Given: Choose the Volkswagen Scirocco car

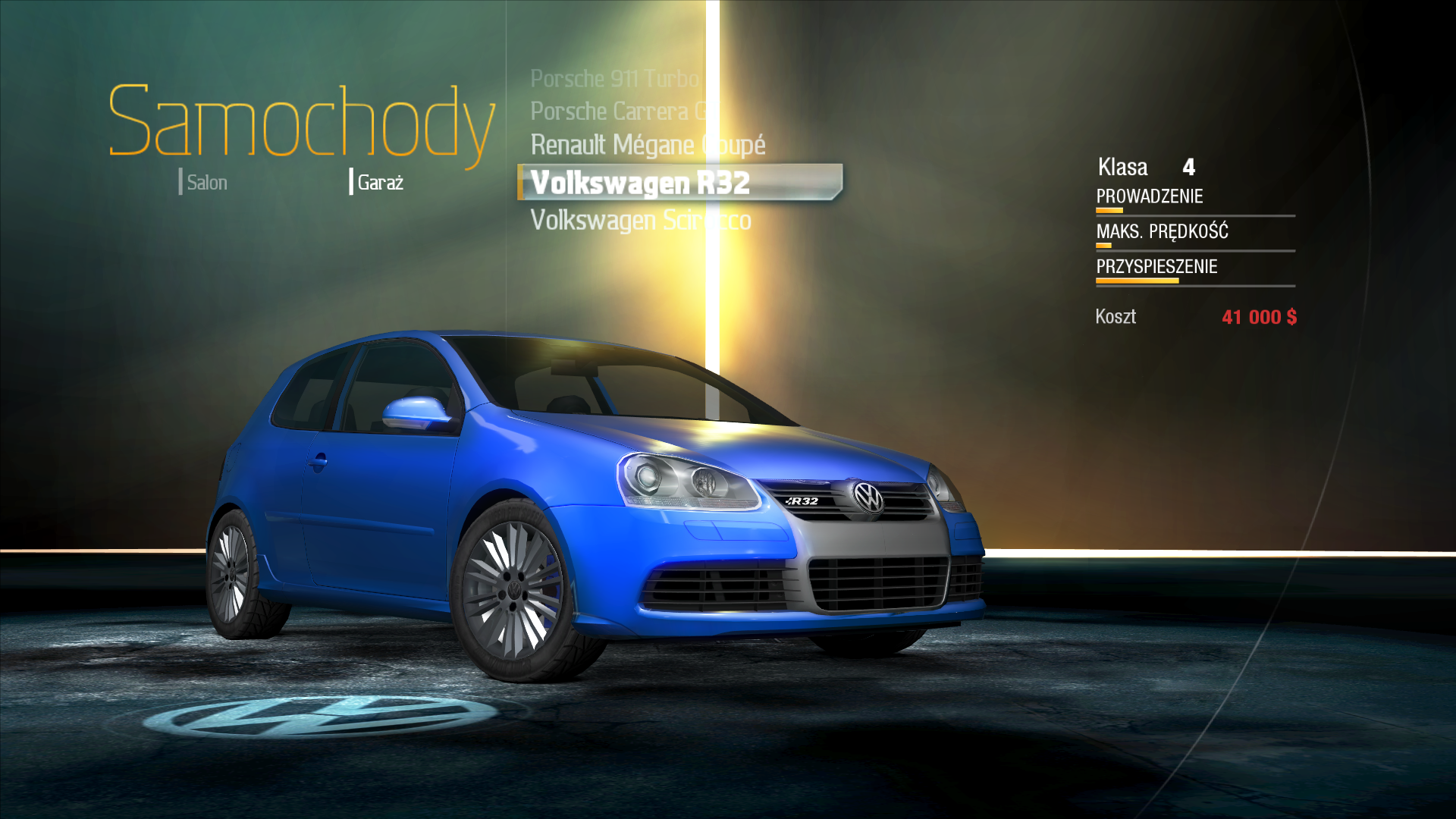Looking at the screenshot, I should click(x=640, y=221).
